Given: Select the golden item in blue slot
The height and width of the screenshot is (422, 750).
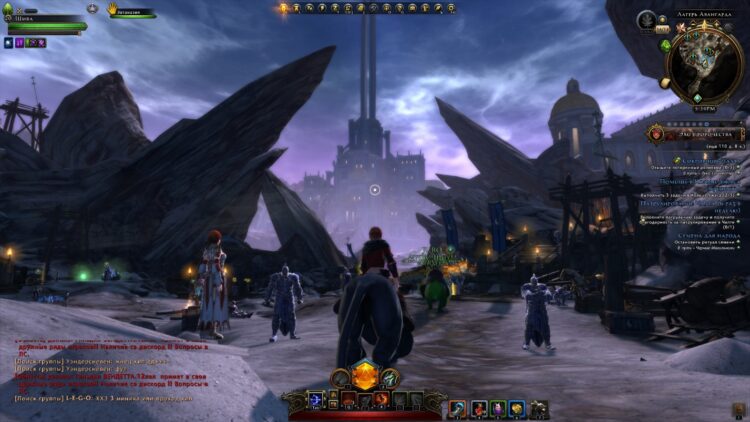Looking at the screenshot, I should point(516,408).
